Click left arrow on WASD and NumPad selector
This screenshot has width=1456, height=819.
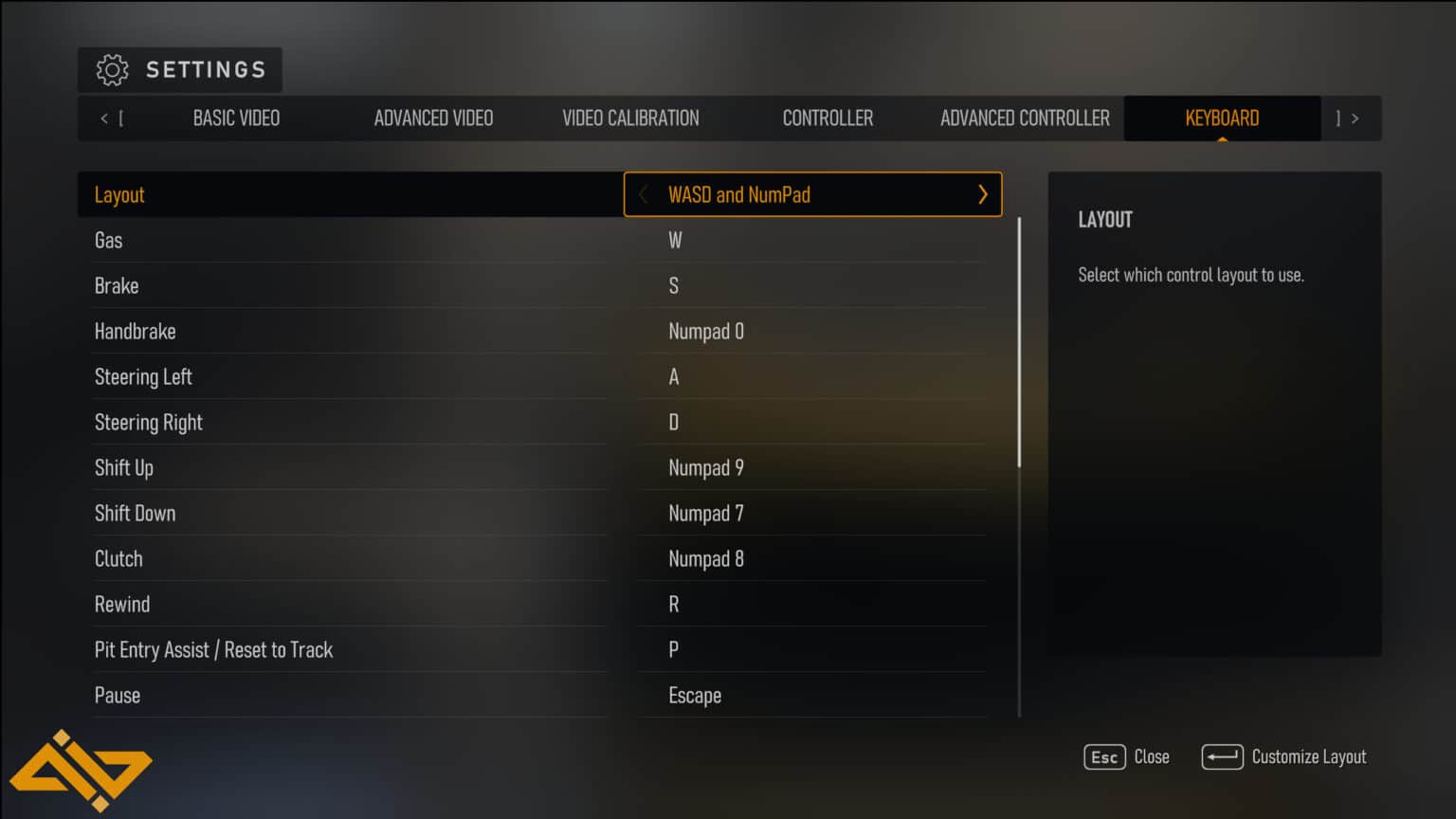pos(643,194)
